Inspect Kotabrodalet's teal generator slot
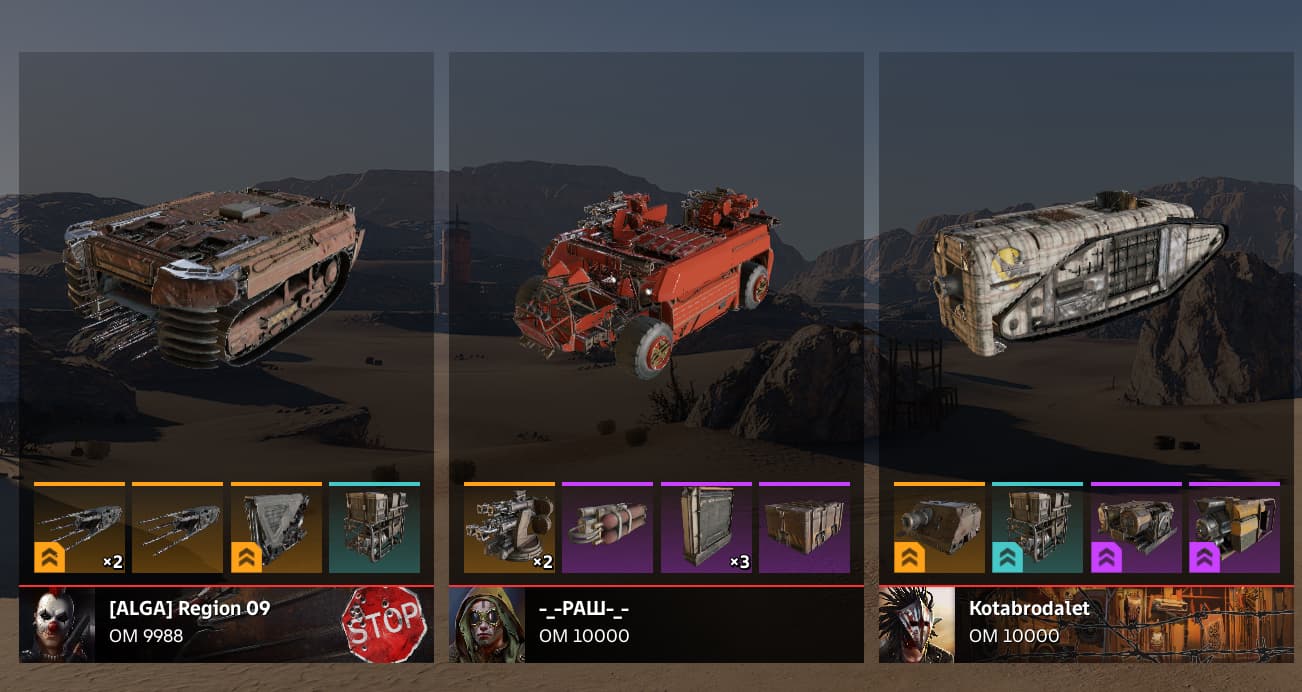The height and width of the screenshot is (692, 1302). (1037, 528)
